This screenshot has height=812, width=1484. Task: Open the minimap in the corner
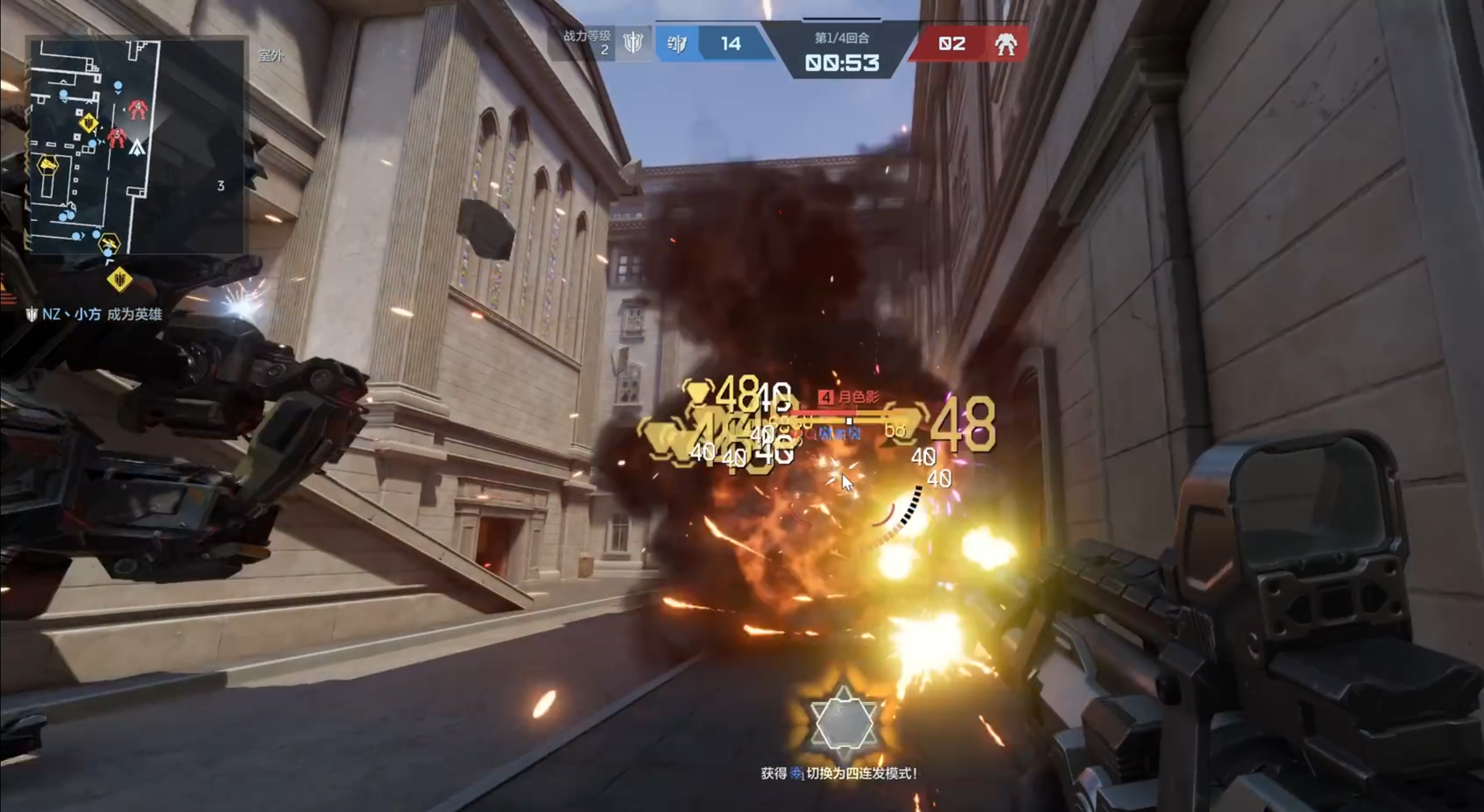(x=136, y=146)
